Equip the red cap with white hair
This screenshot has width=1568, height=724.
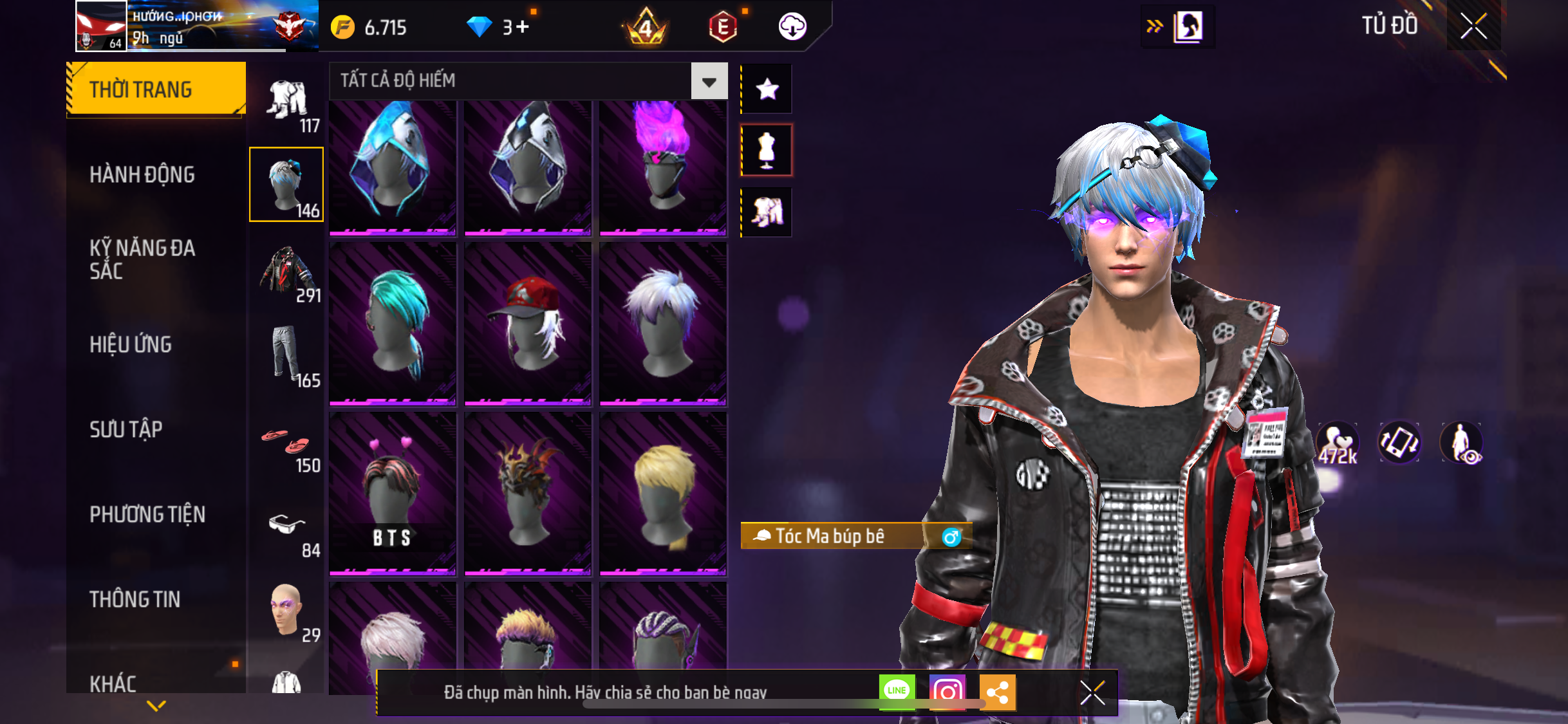click(527, 323)
